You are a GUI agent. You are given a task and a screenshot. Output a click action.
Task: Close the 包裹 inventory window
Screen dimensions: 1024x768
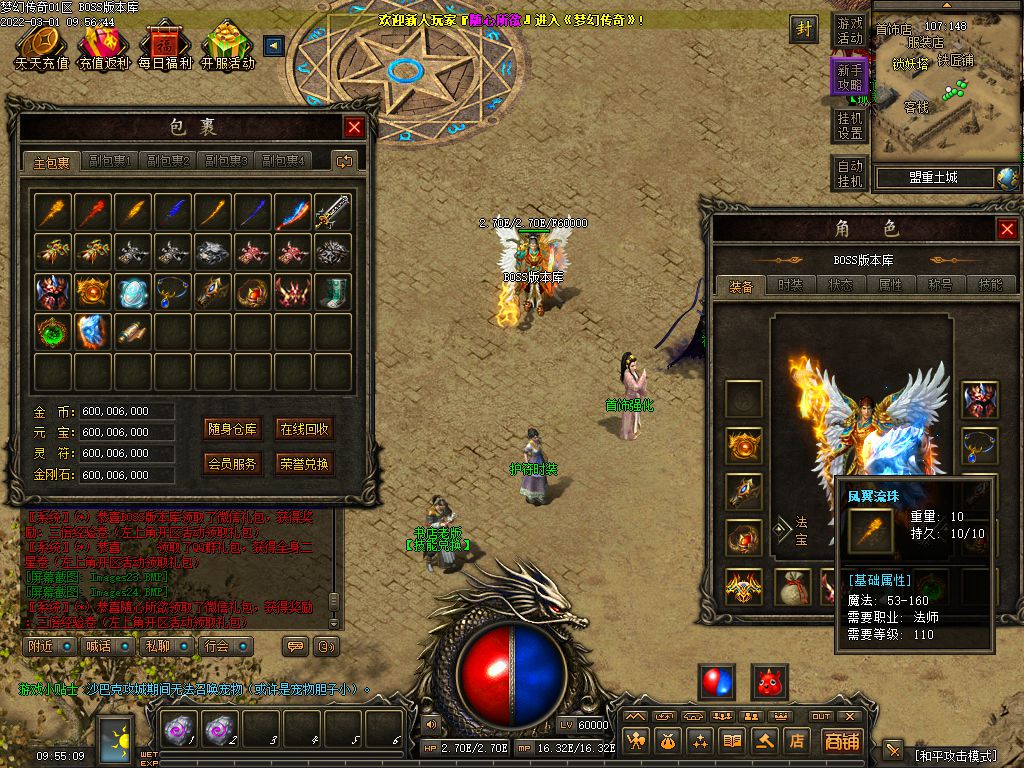pyautogui.click(x=354, y=127)
